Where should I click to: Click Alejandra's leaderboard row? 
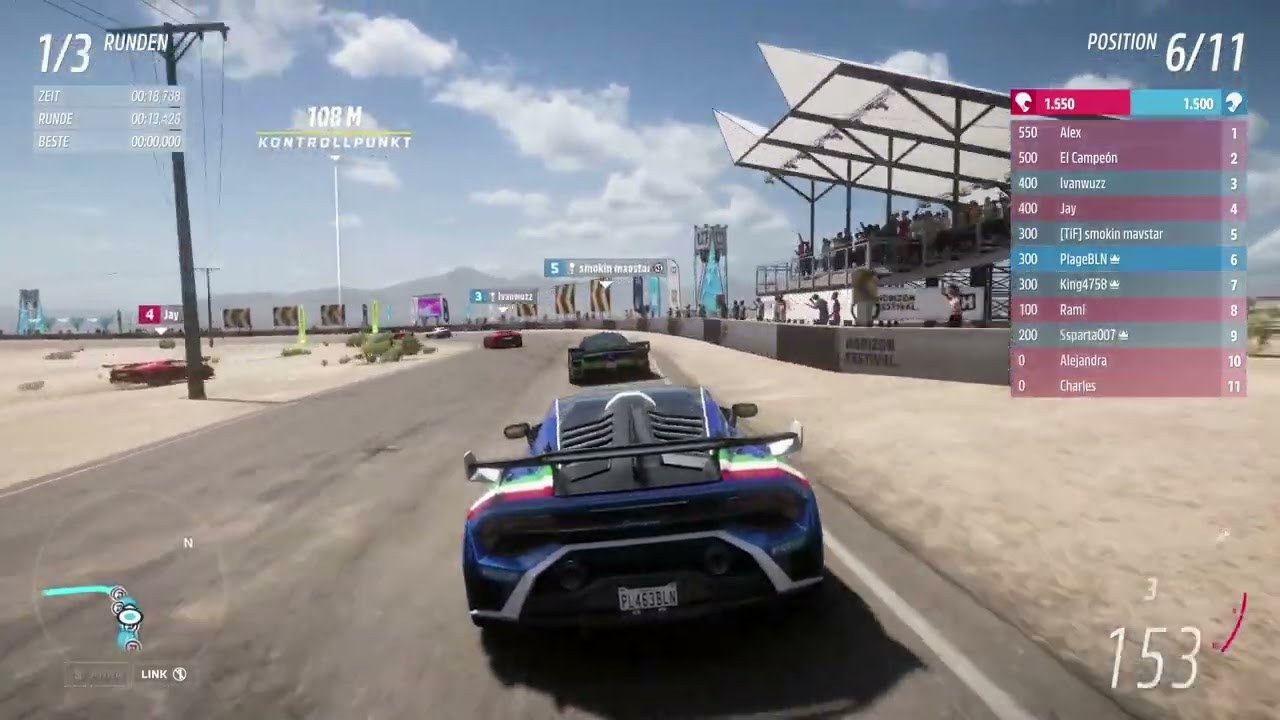[1127, 360]
